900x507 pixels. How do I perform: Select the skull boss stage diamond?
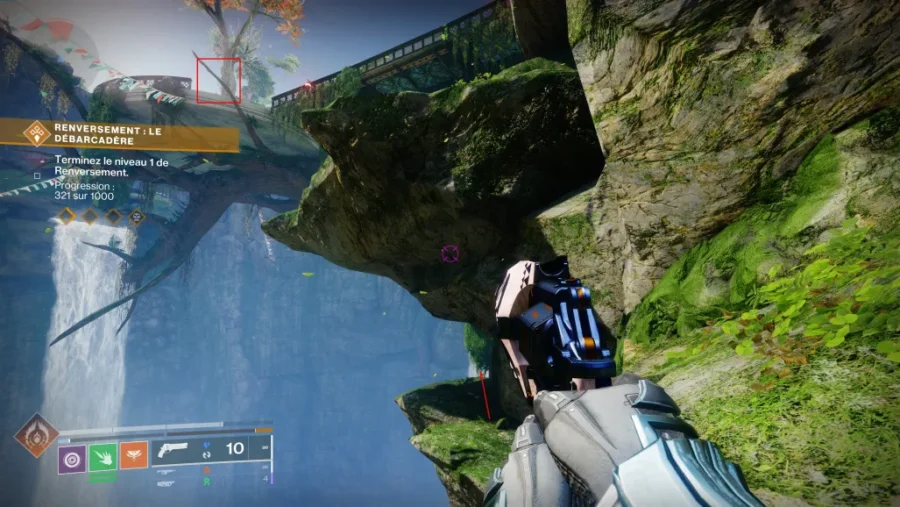click(x=137, y=215)
